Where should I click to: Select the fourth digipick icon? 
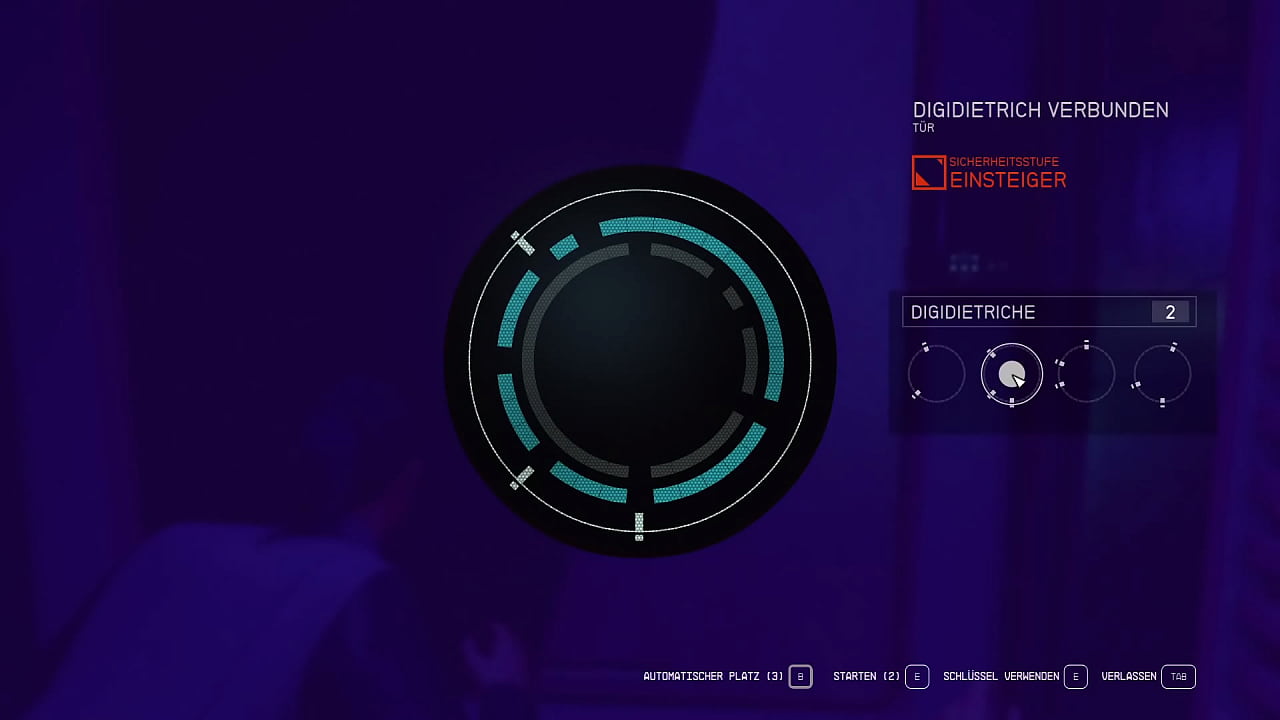(x=1161, y=373)
